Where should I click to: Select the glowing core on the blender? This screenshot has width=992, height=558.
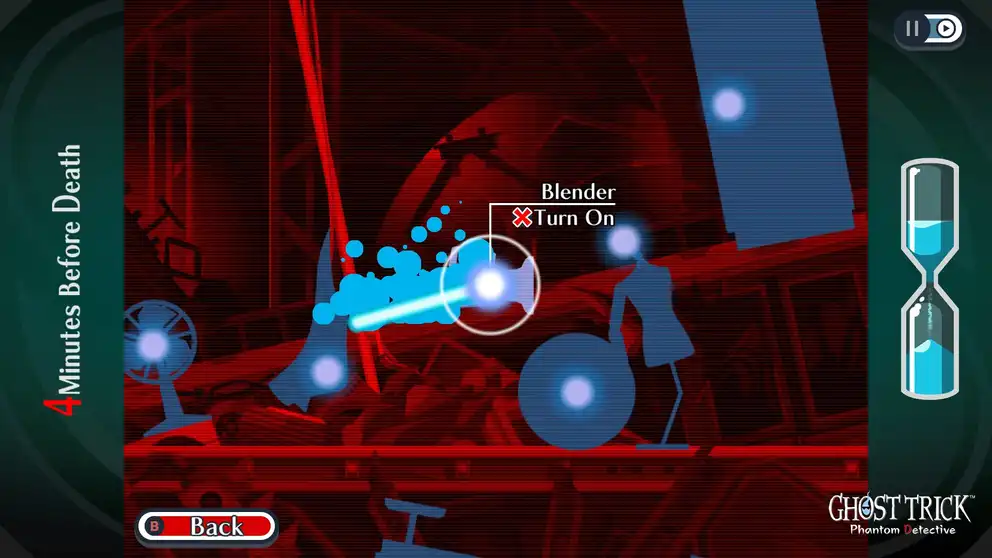[x=489, y=285]
